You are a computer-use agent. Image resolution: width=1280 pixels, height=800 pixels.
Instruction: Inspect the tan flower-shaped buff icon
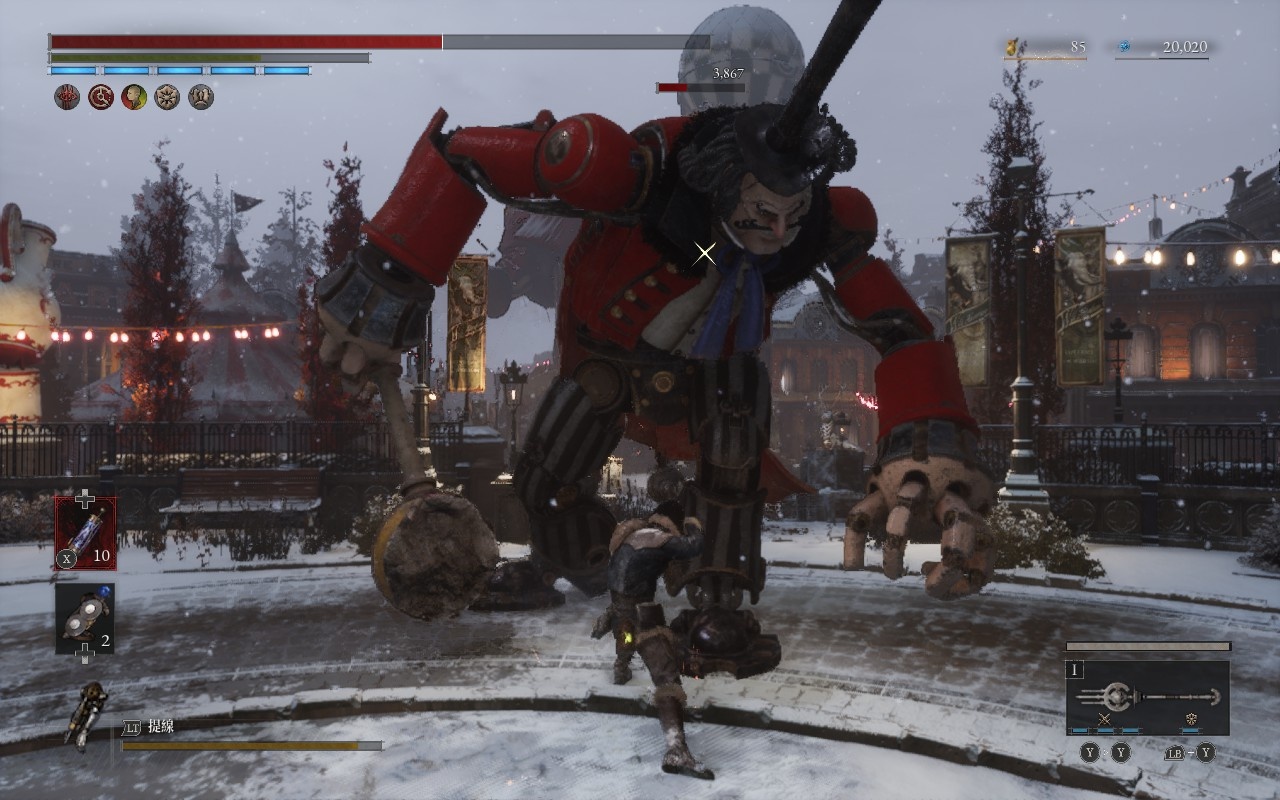point(167,97)
